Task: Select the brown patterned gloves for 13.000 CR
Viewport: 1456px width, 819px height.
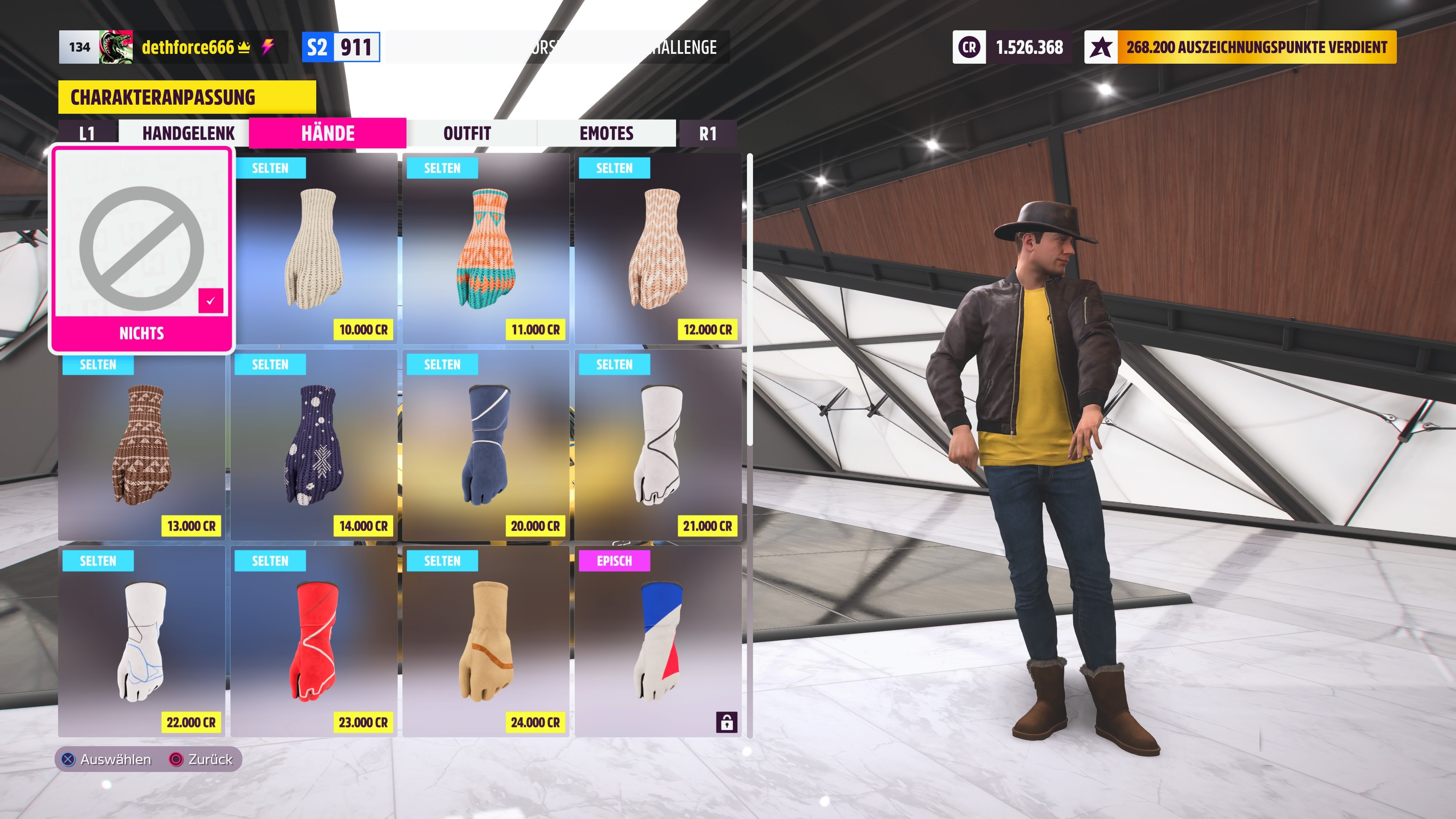Action: click(141, 446)
